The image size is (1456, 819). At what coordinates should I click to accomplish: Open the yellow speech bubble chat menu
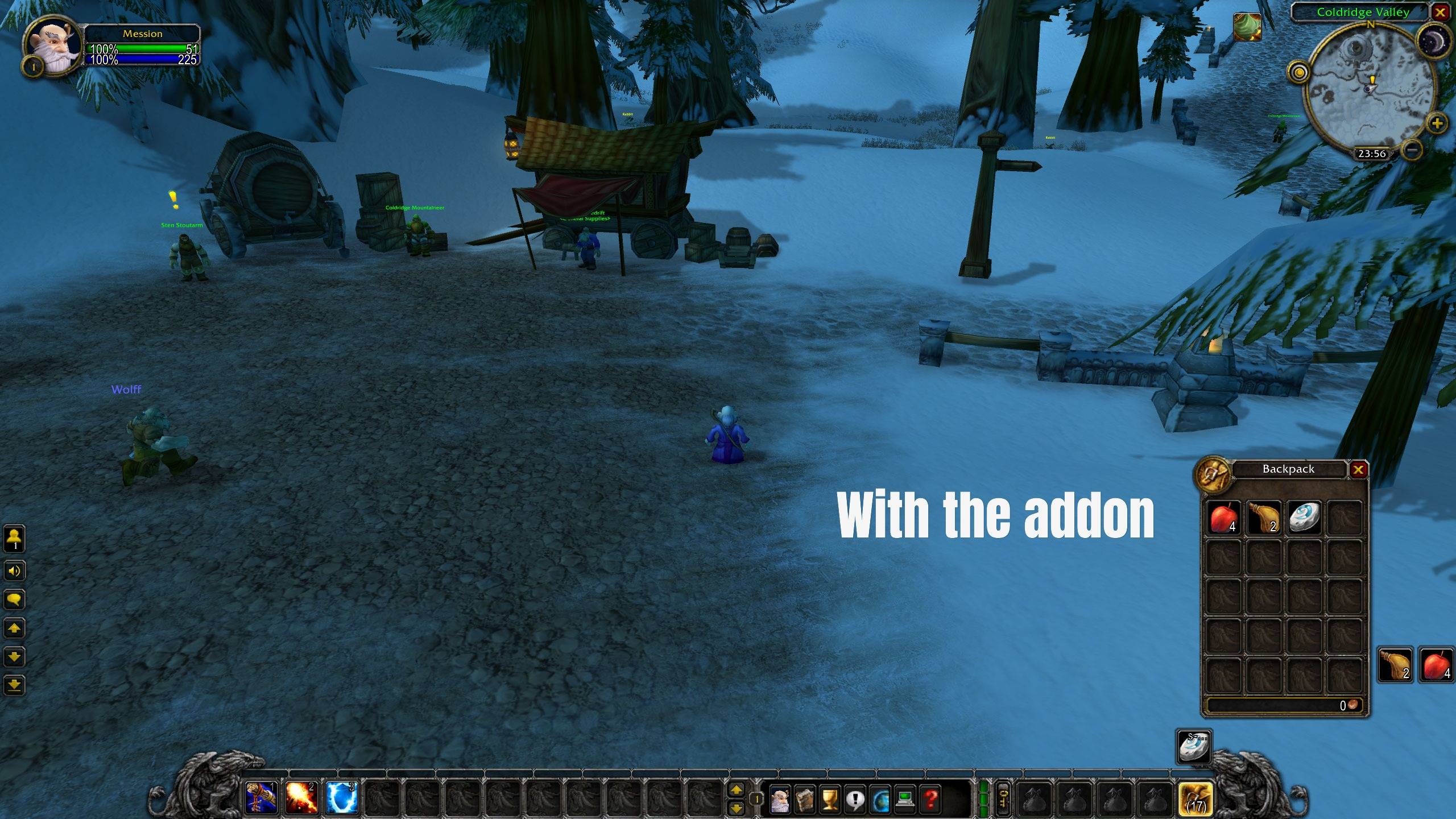coord(14,599)
